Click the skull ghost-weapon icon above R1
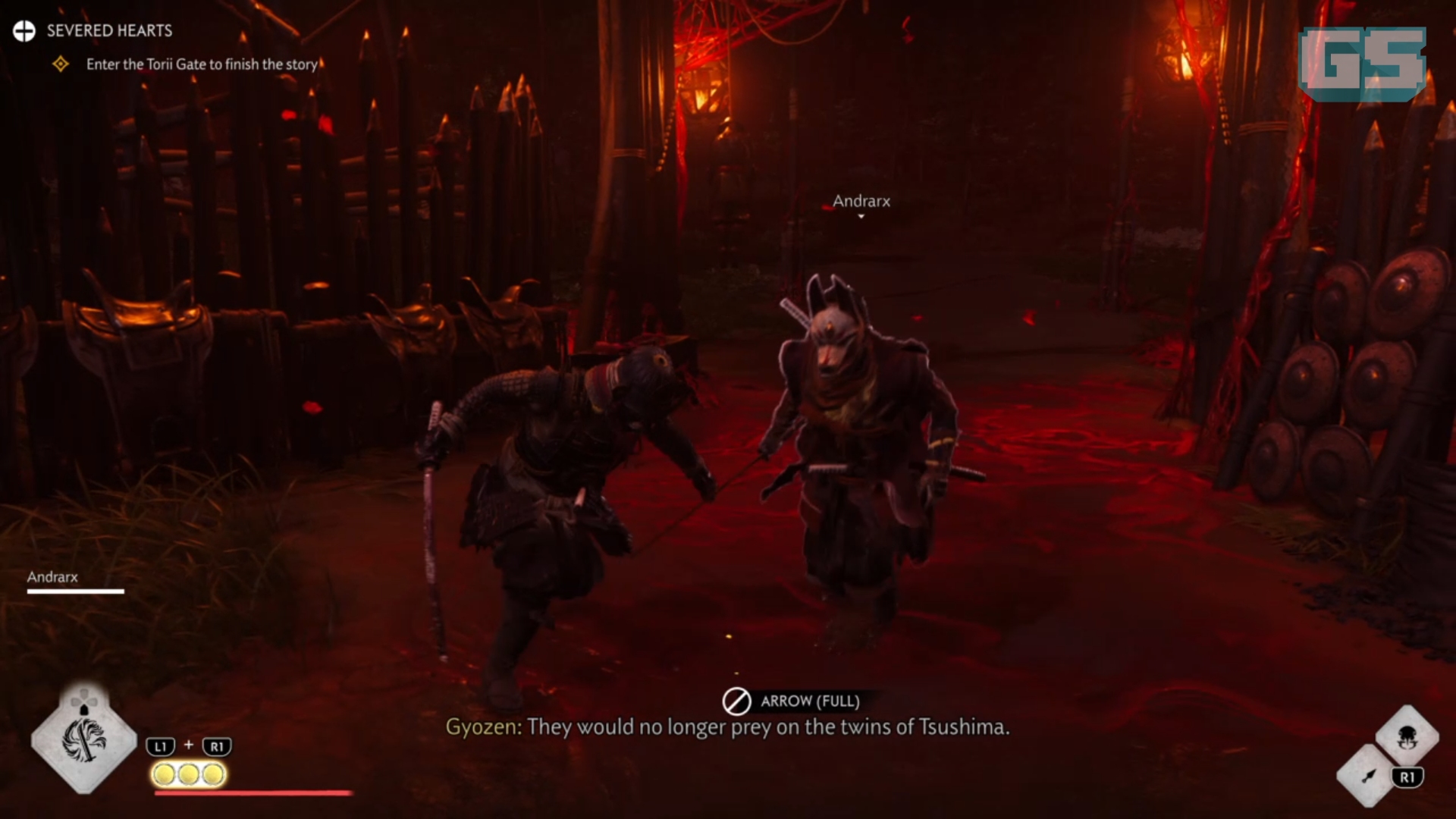The image size is (1456, 819). pyautogui.click(x=1409, y=737)
